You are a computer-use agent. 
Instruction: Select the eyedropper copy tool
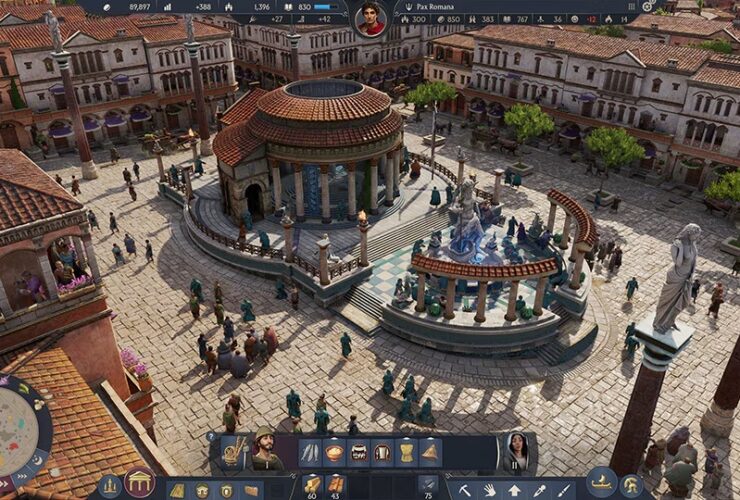click(540, 490)
